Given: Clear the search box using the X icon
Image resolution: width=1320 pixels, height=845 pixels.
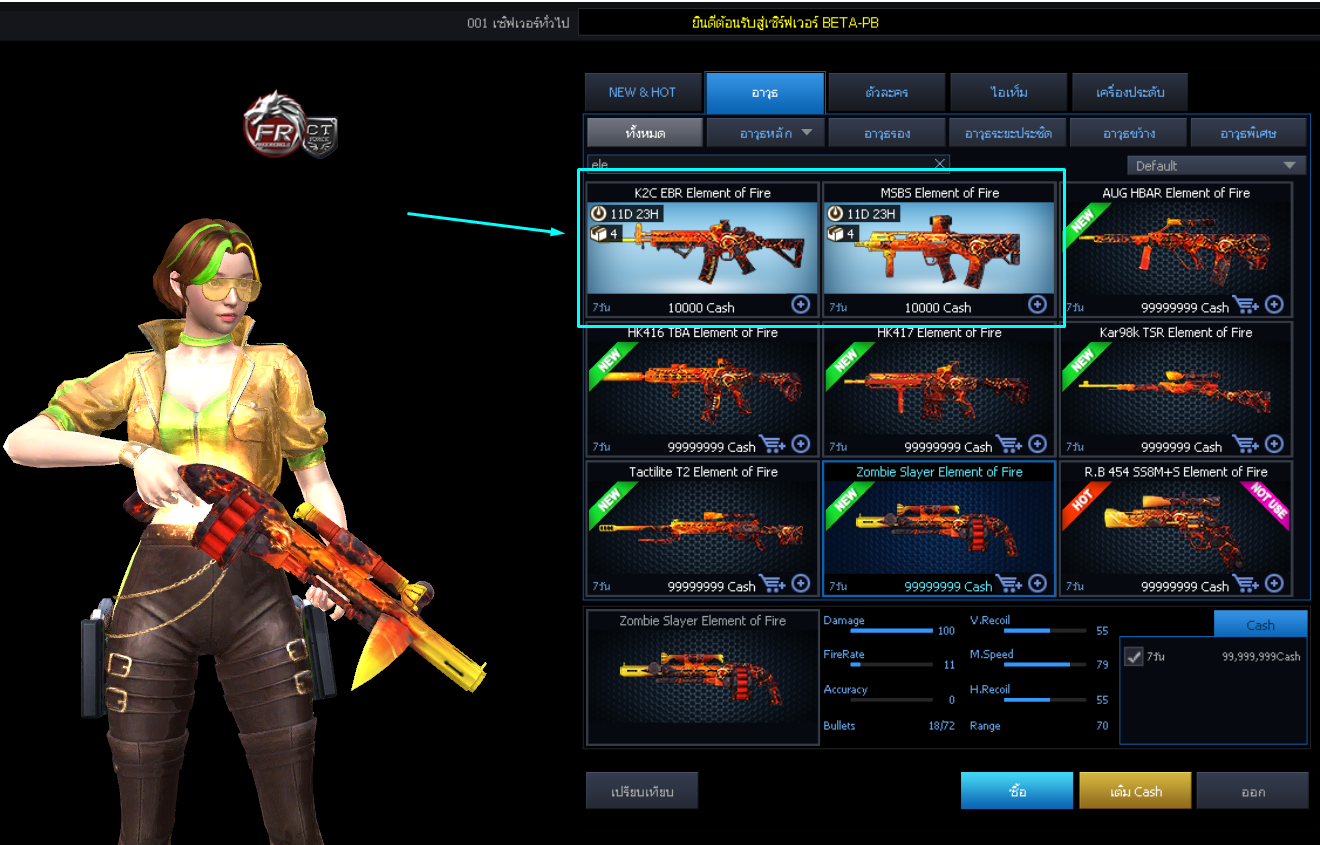Looking at the screenshot, I should pos(938,163).
